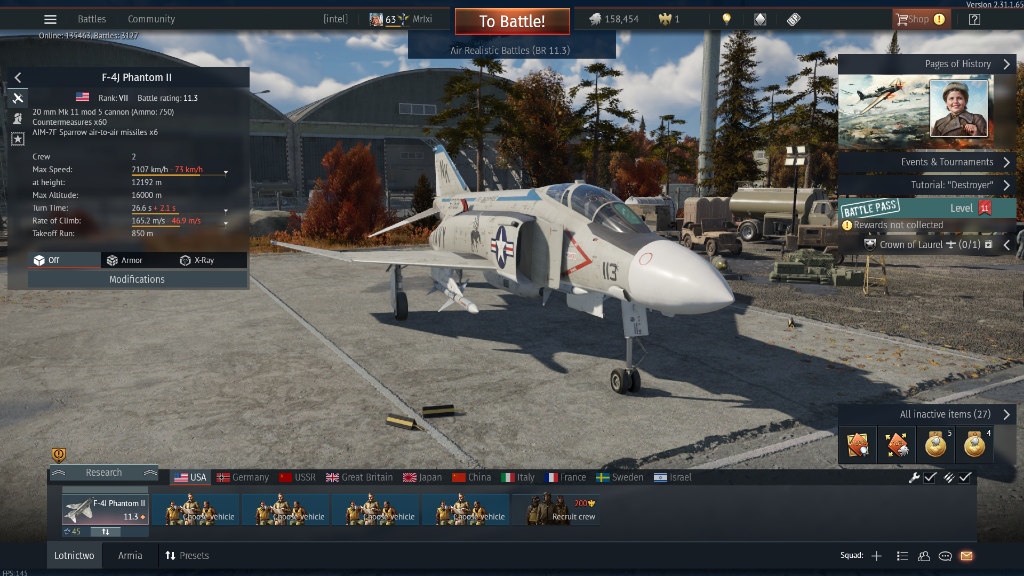This screenshot has height=576, width=1024.
Task: Open the Pages of History panel
Action: (927, 64)
